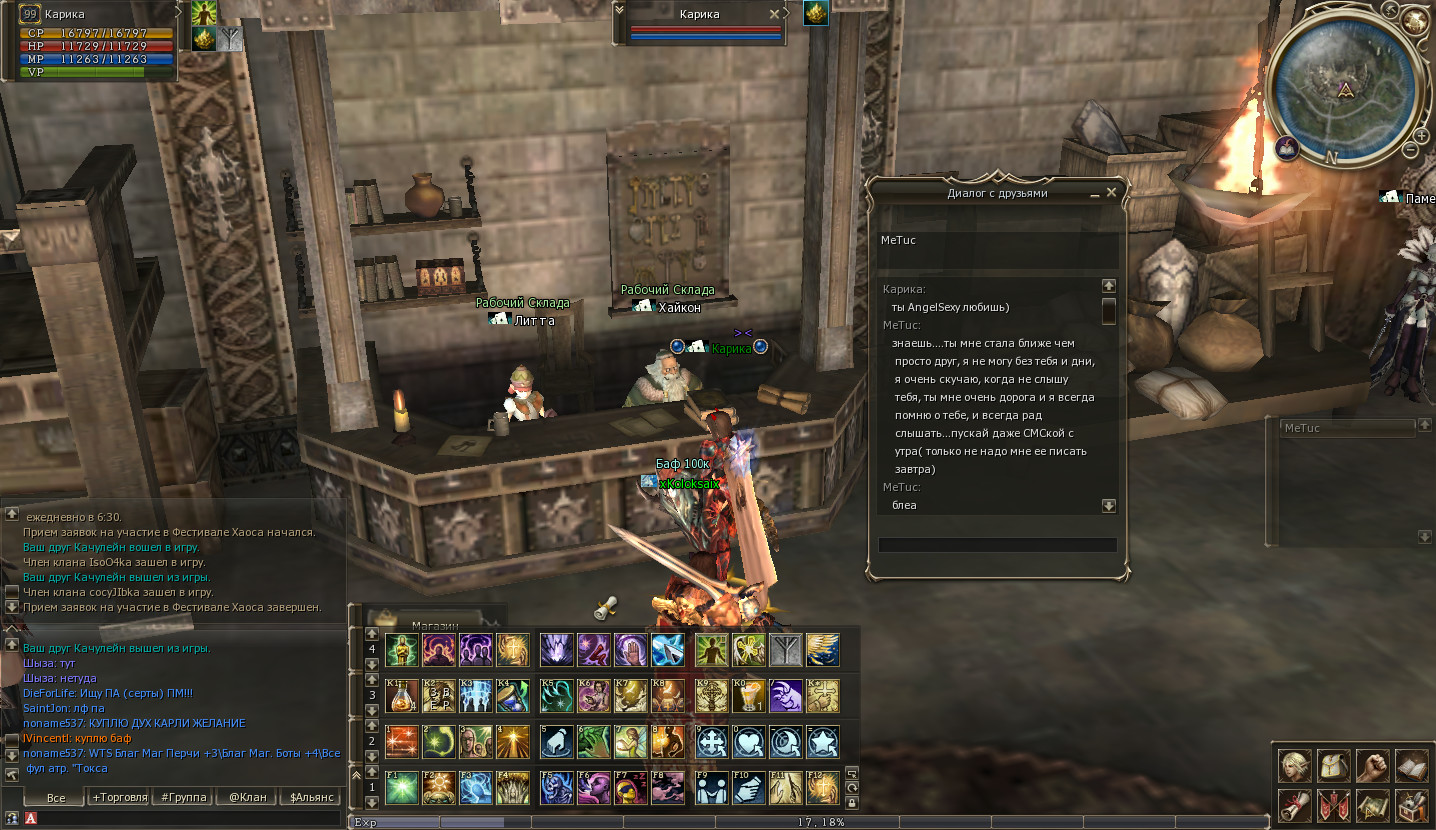
Task: Open the skills book icon
Action: [x=1411, y=765]
